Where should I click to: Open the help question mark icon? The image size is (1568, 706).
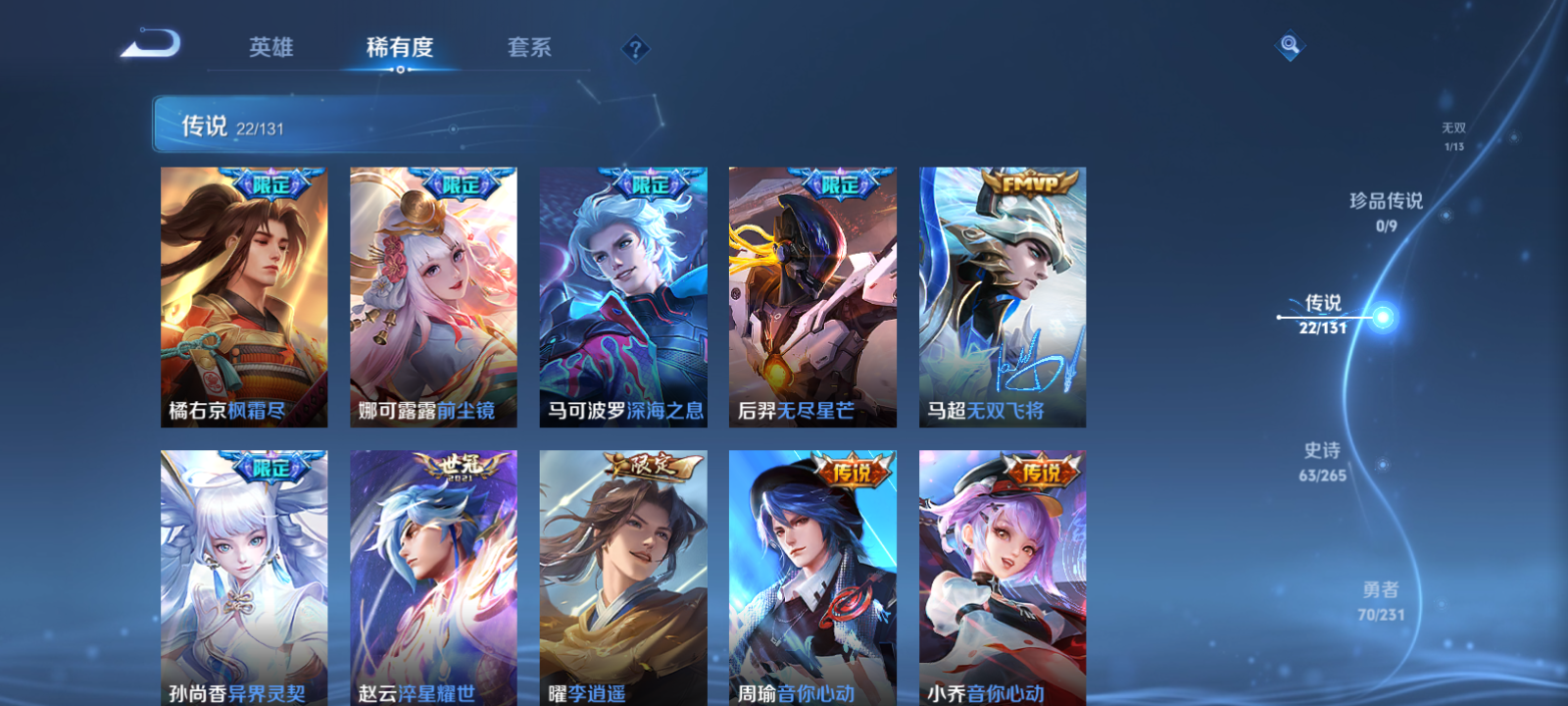tap(635, 46)
